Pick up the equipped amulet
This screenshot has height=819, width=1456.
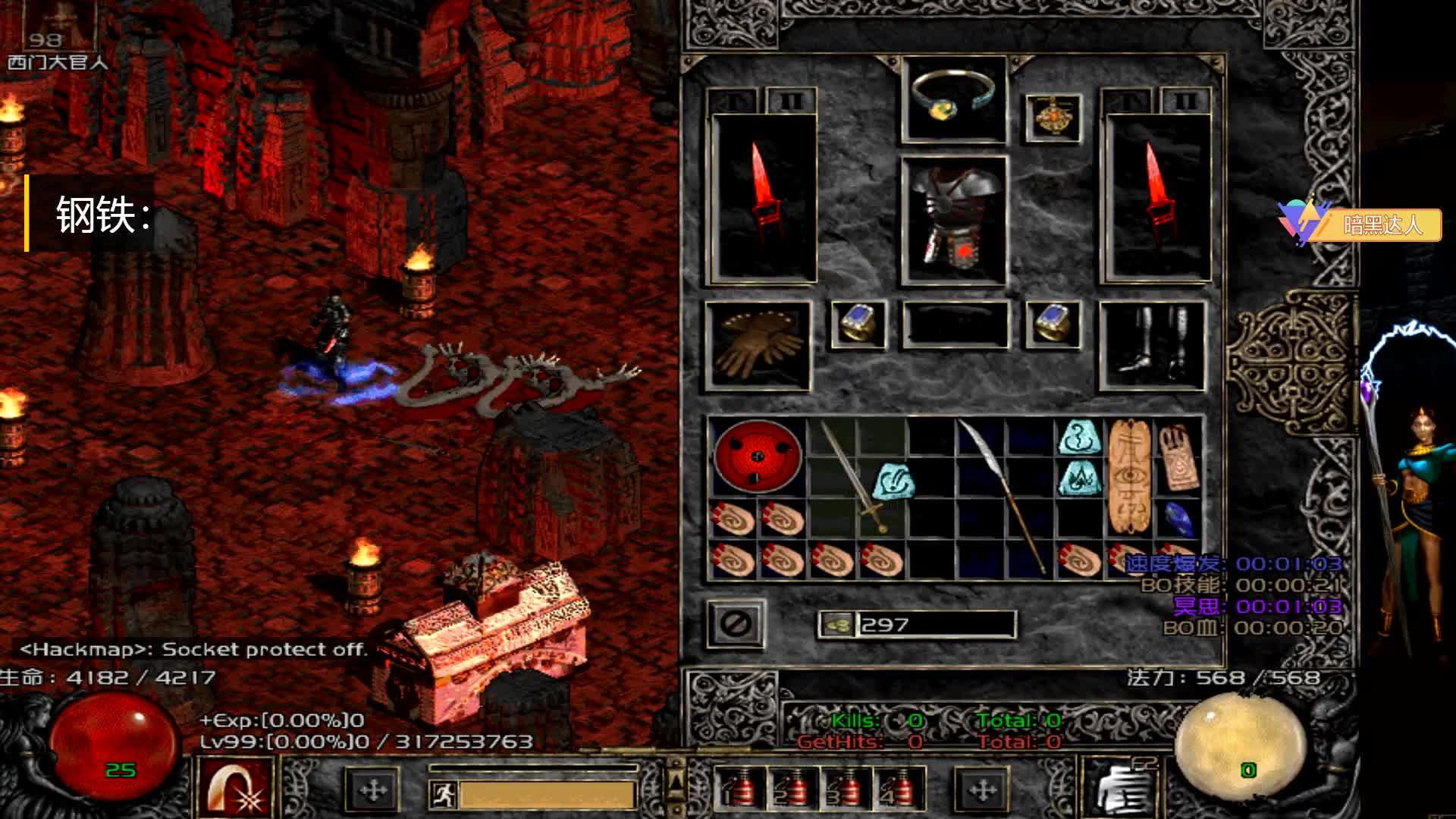pos(1053,118)
